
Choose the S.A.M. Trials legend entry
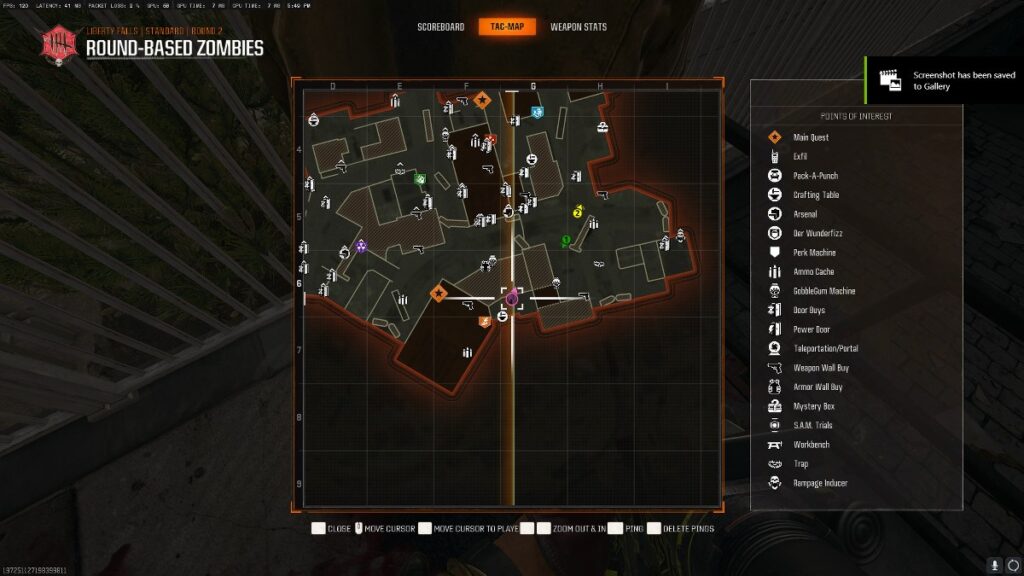pyautogui.click(x=811, y=425)
